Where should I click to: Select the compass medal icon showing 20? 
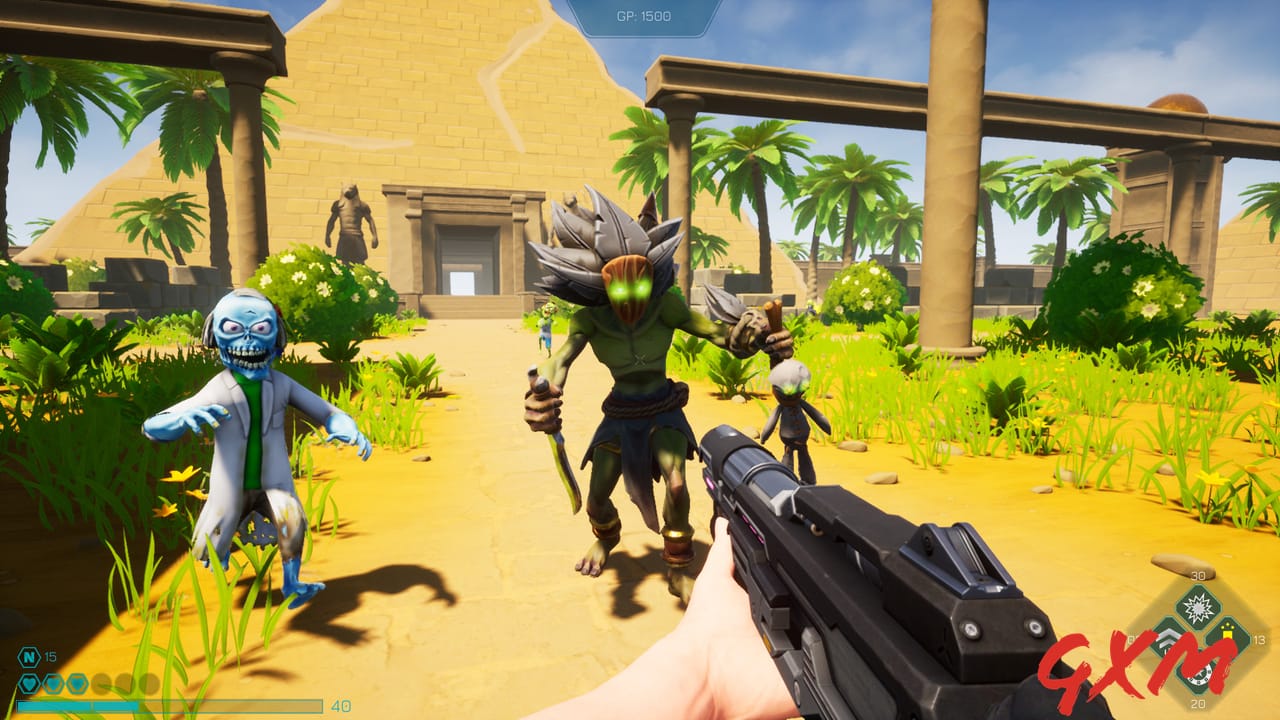pos(1200,673)
